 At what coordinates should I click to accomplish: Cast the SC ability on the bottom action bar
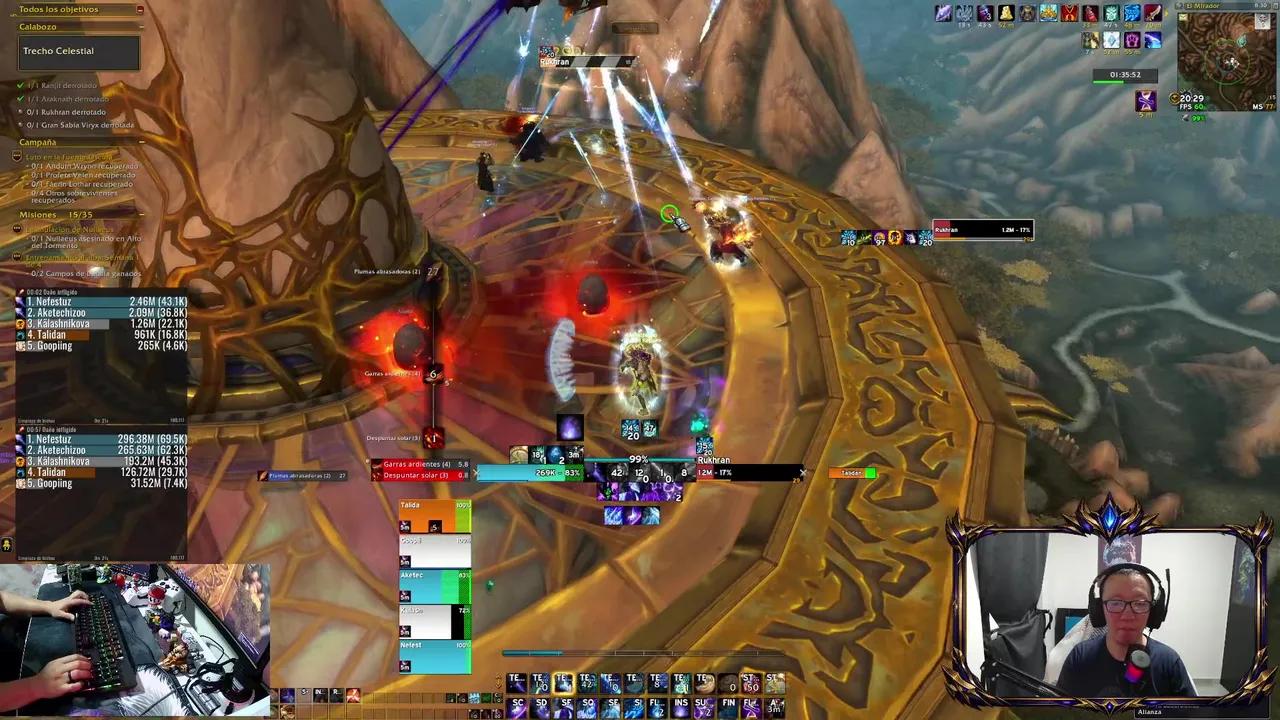click(519, 704)
